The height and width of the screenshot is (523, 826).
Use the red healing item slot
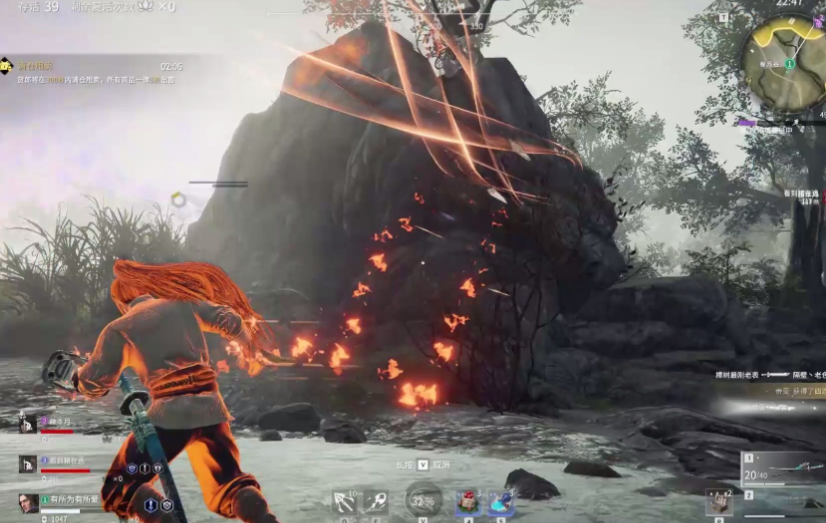point(467,502)
